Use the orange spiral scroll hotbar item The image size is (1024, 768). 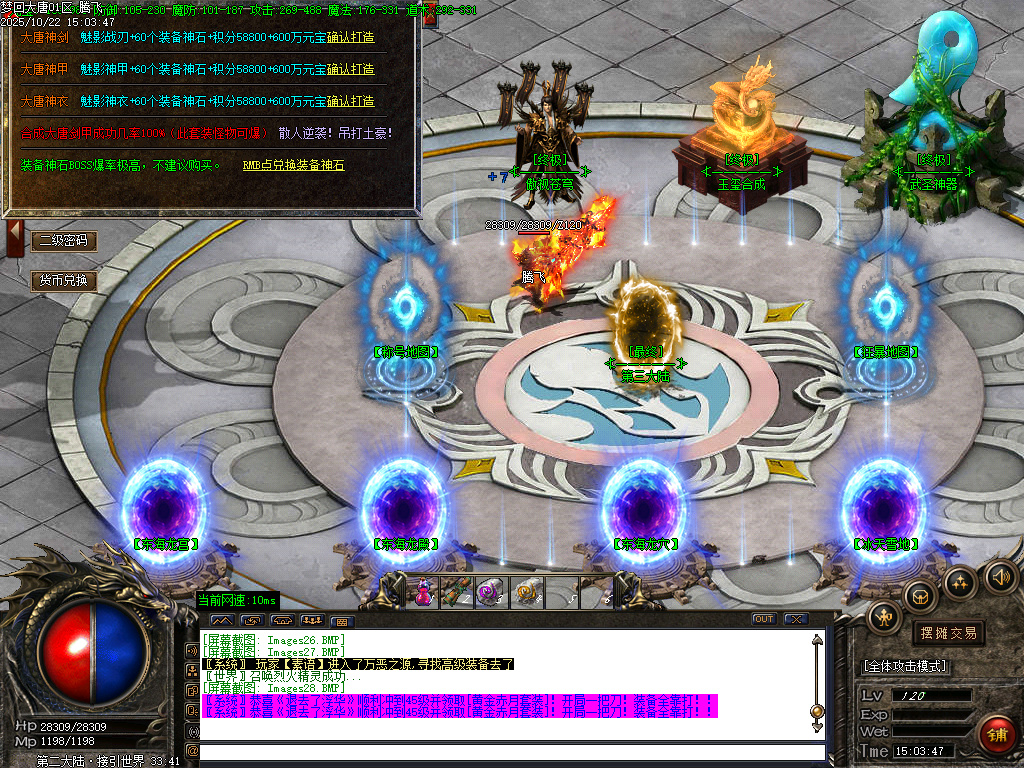coord(526,592)
